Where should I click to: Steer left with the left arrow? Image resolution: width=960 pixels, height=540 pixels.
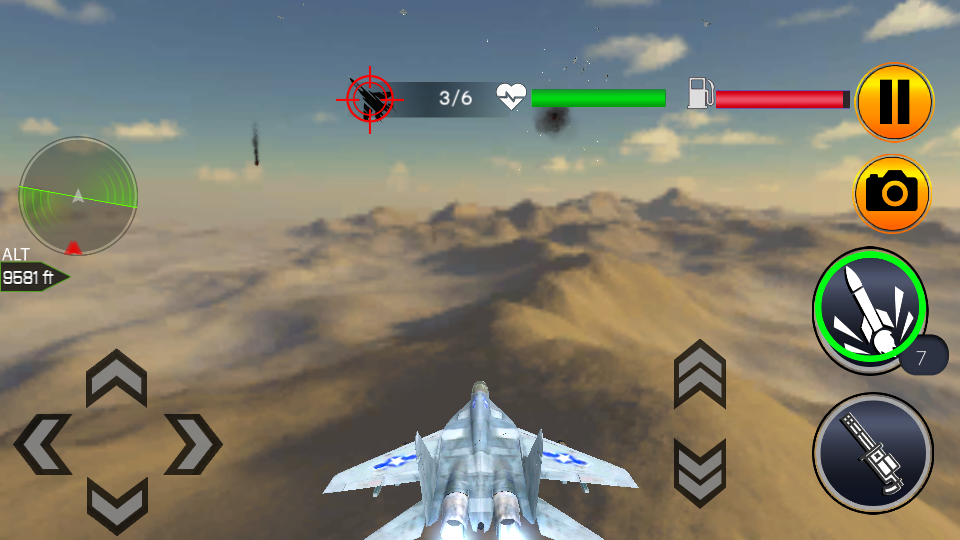(x=43, y=444)
